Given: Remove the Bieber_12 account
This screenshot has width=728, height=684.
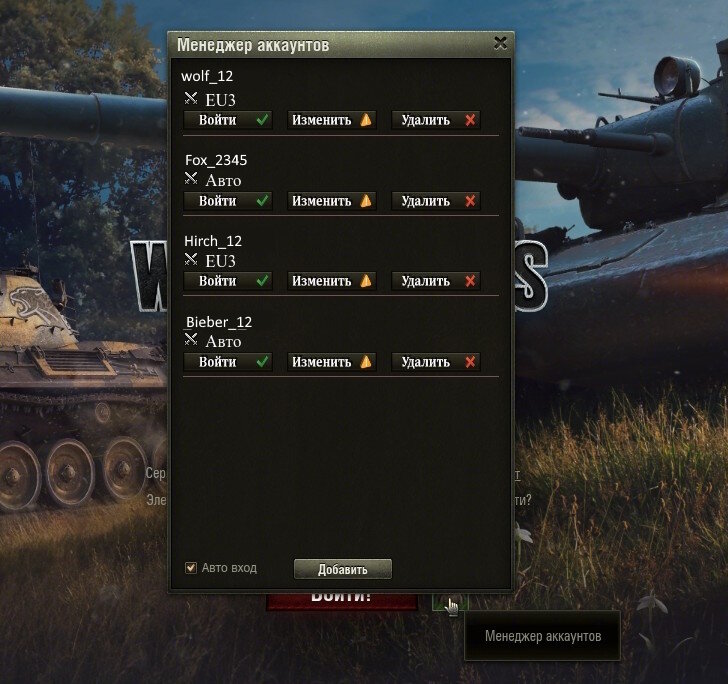Looking at the screenshot, I should (x=436, y=362).
